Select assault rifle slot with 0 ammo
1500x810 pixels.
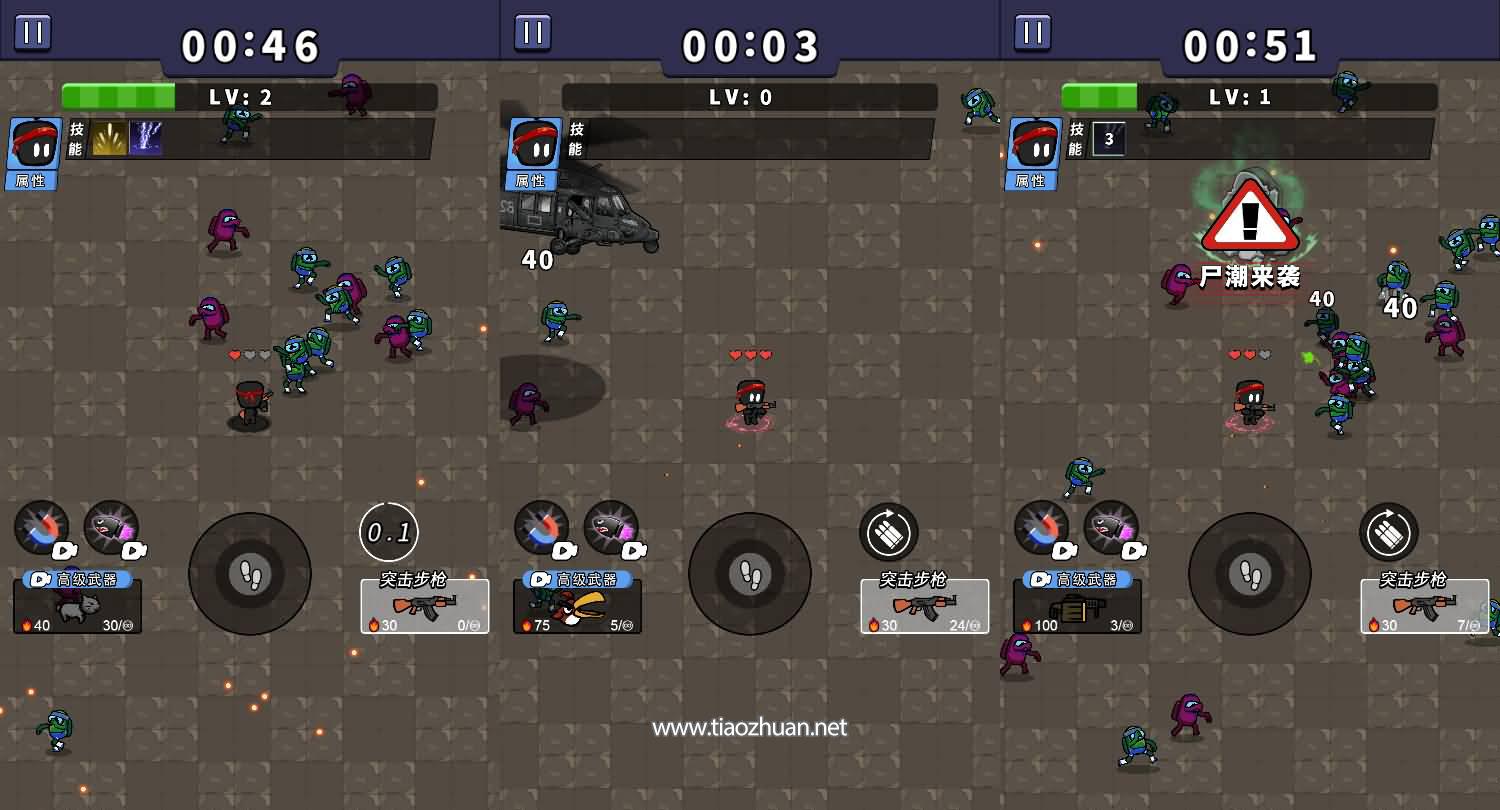click(x=425, y=606)
